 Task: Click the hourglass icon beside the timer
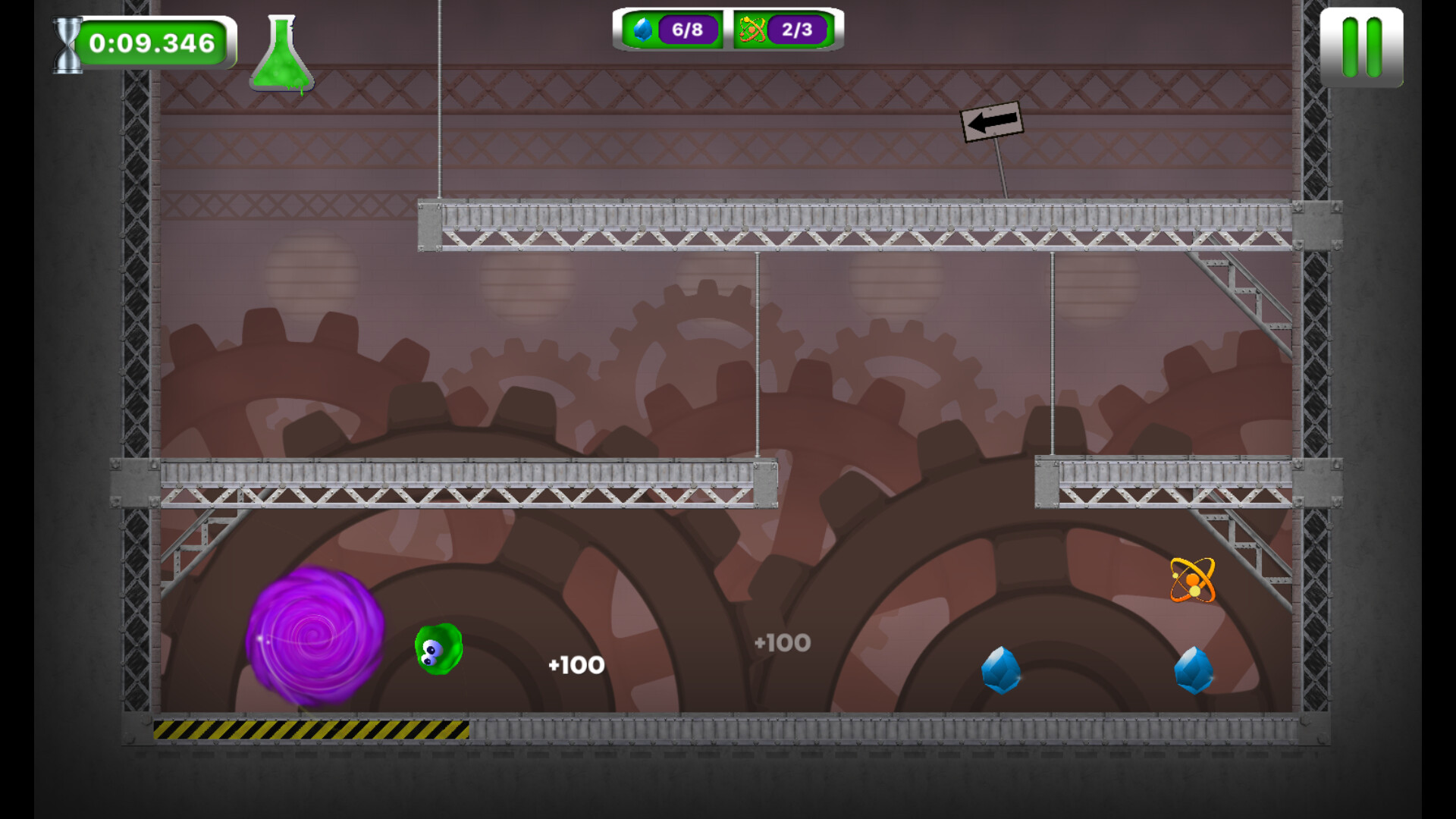pos(67,43)
